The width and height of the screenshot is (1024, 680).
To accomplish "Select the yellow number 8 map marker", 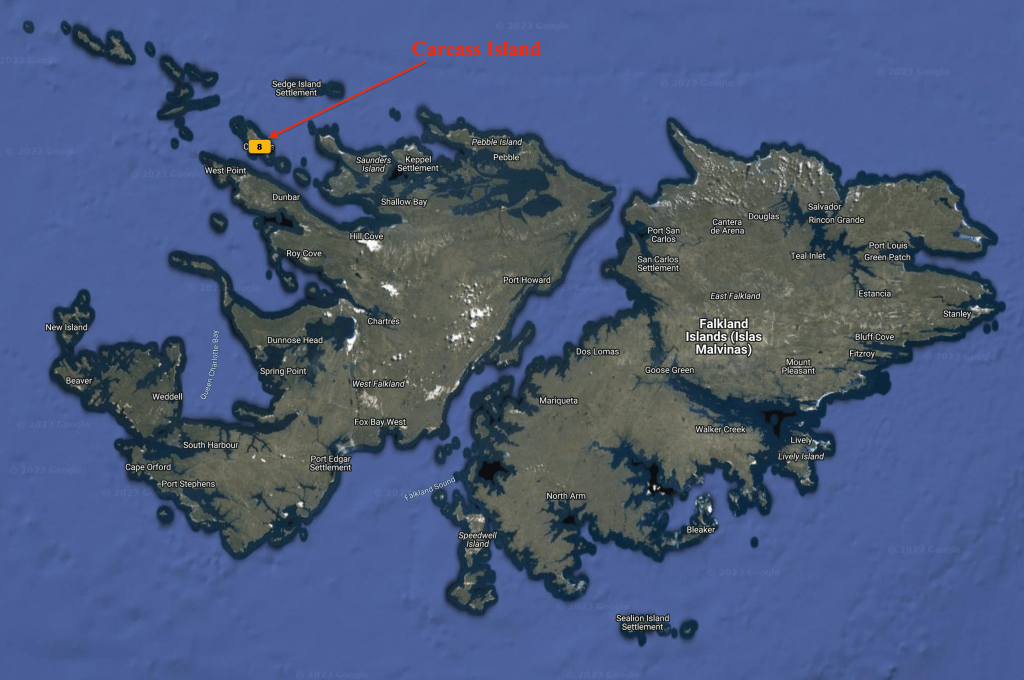I will point(259,146).
